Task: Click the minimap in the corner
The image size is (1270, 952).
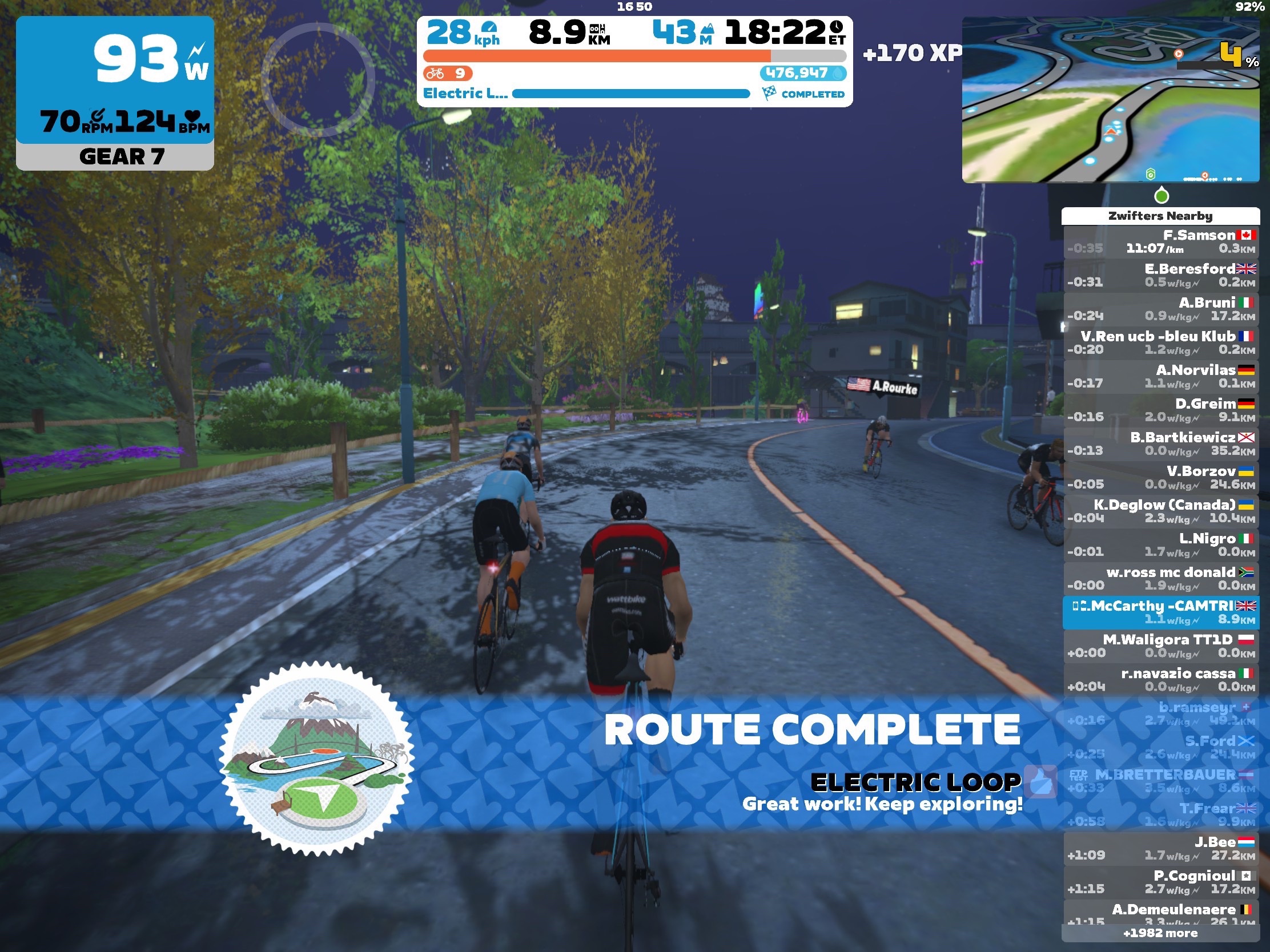Action: (x=1110, y=100)
